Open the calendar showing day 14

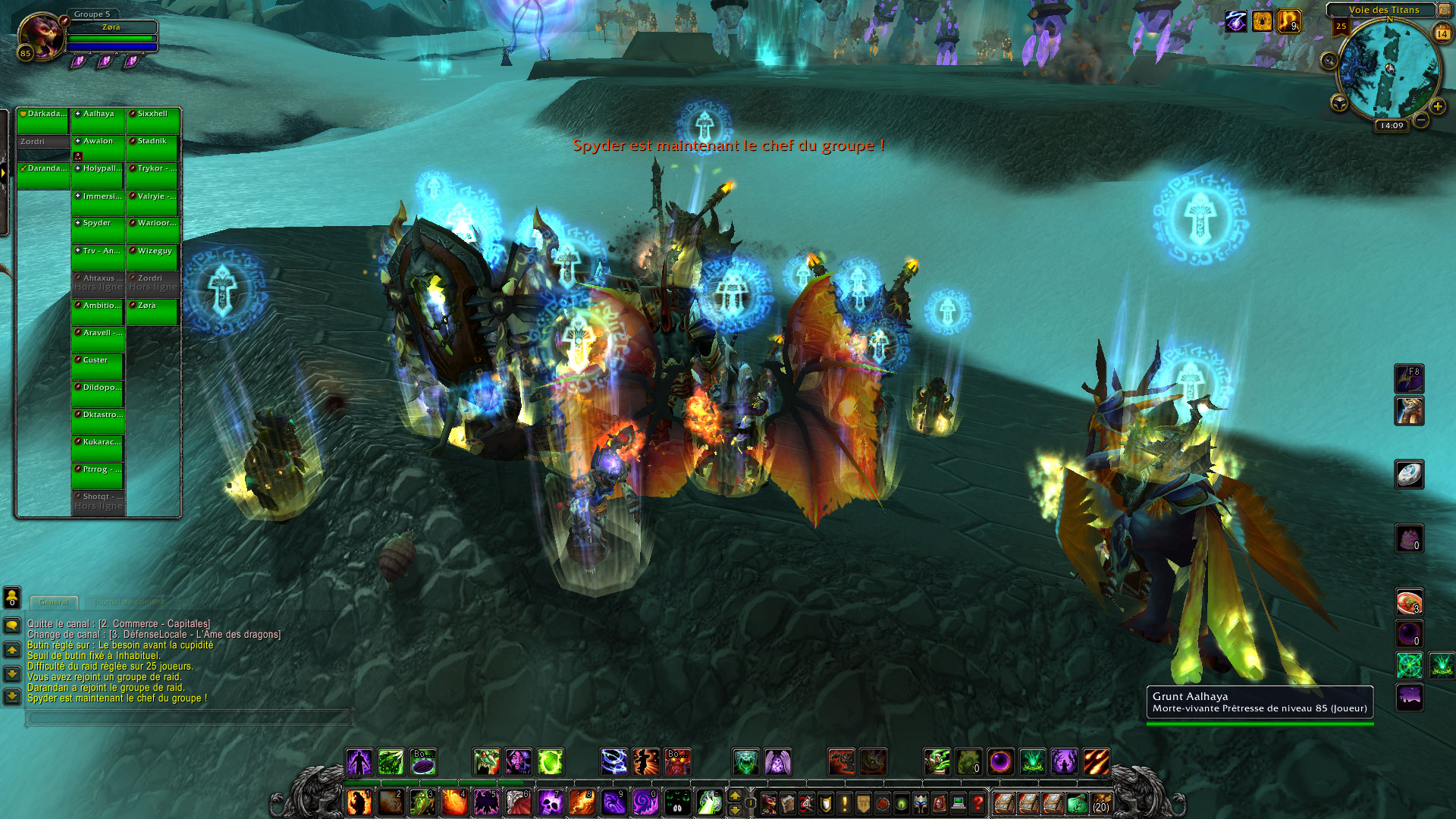click(1442, 33)
